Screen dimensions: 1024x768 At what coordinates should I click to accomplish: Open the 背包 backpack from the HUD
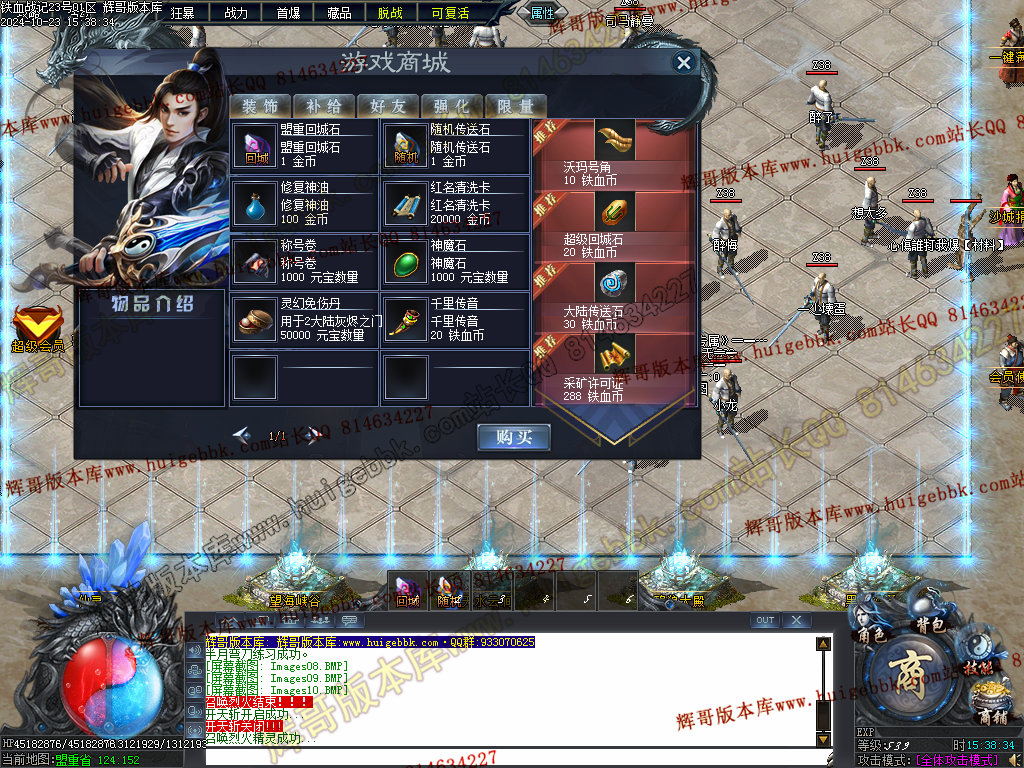[x=931, y=625]
